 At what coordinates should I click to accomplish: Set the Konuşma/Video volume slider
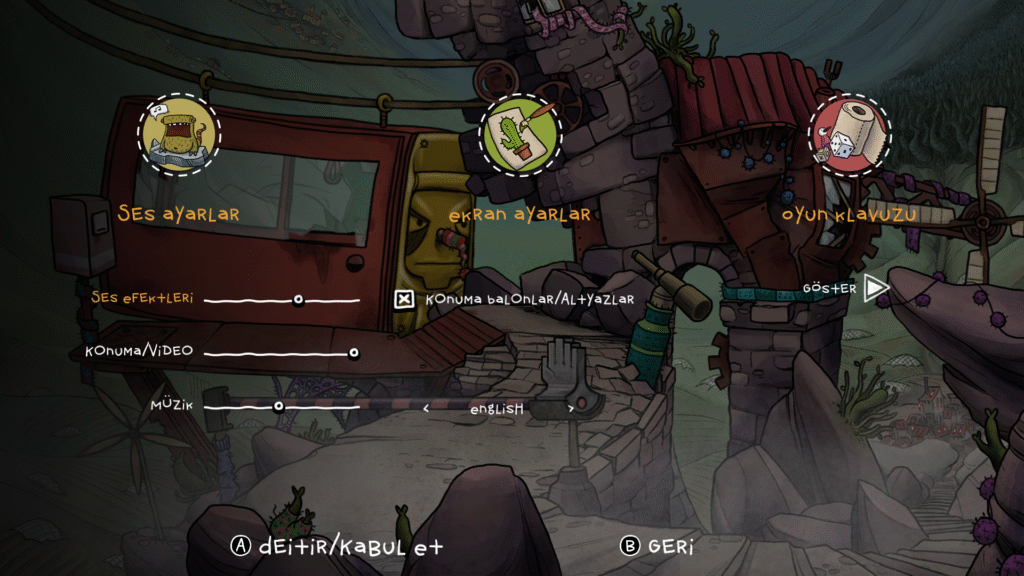[x=353, y=352]
